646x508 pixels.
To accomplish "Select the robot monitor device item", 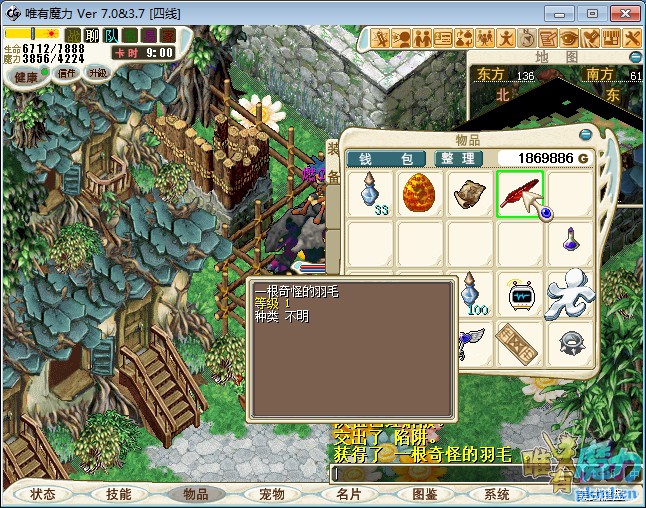I will [519, 295].
